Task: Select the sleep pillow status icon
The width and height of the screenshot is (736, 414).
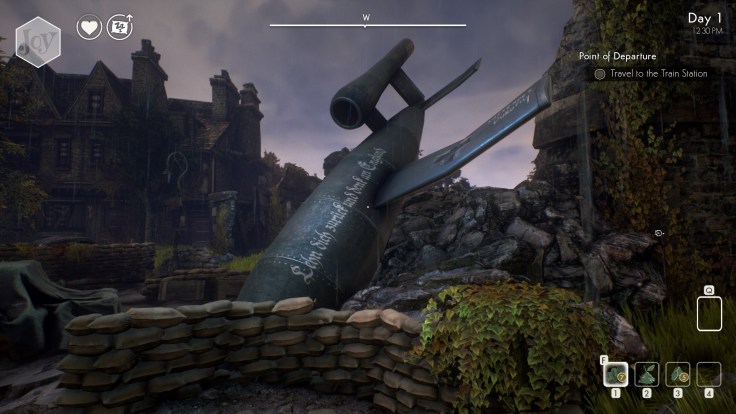Action: 120,27
